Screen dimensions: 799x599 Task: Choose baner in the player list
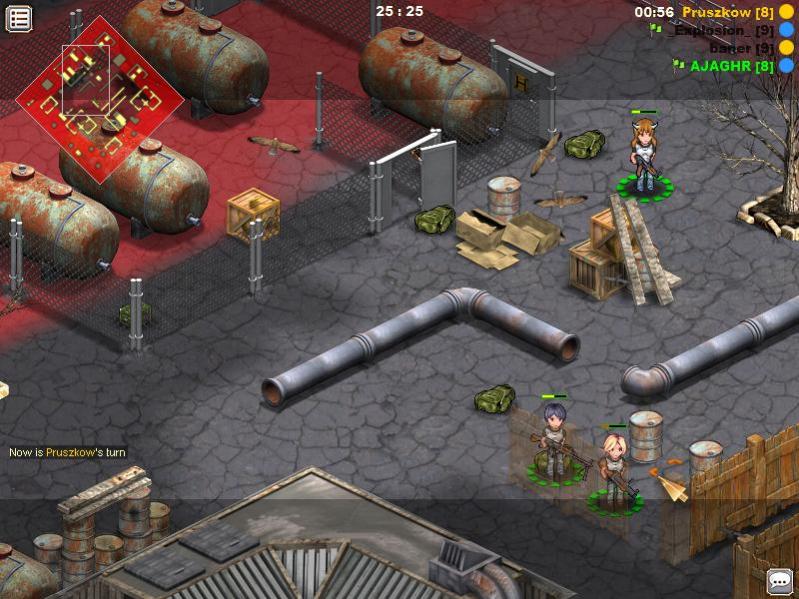click(741, 48)
